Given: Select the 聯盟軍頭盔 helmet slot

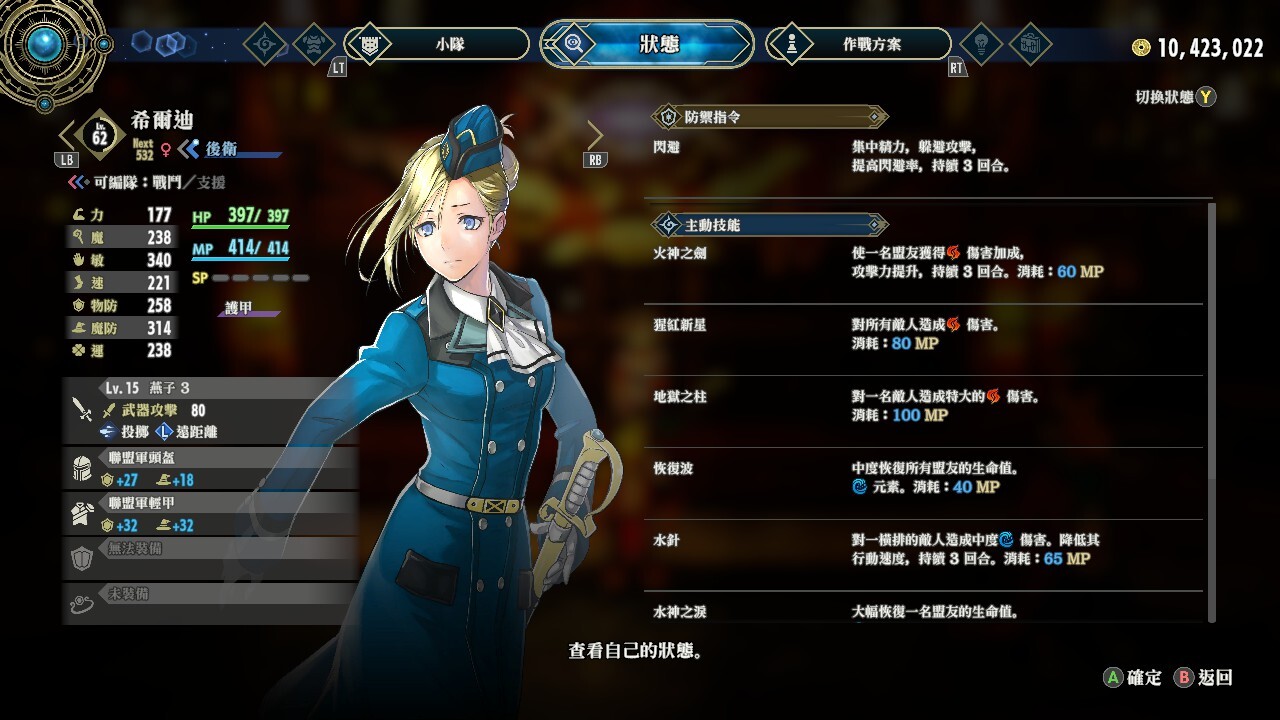Looking at the screenshot, I should coord(210,469).
